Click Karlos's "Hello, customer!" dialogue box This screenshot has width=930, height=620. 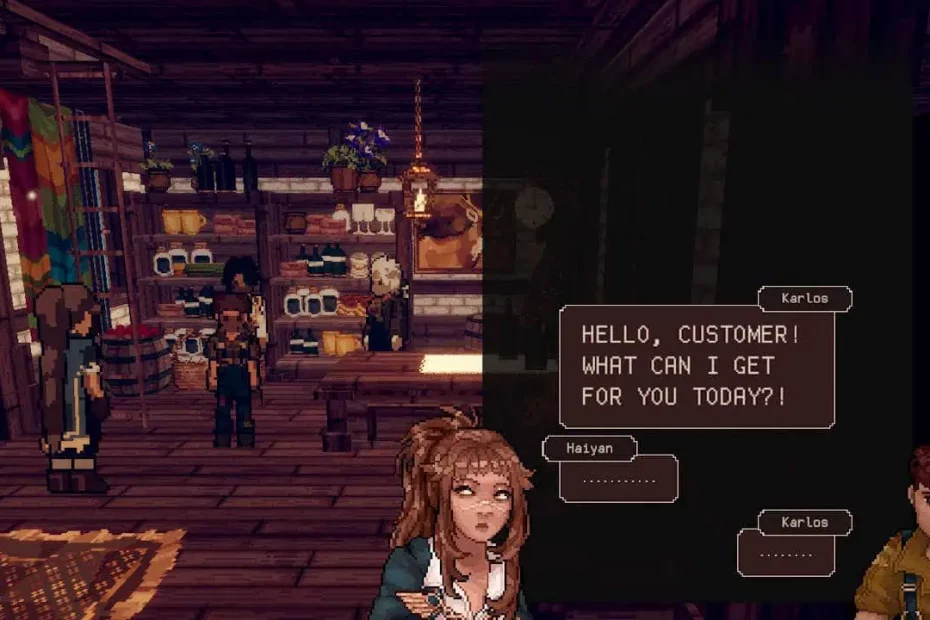696,366
